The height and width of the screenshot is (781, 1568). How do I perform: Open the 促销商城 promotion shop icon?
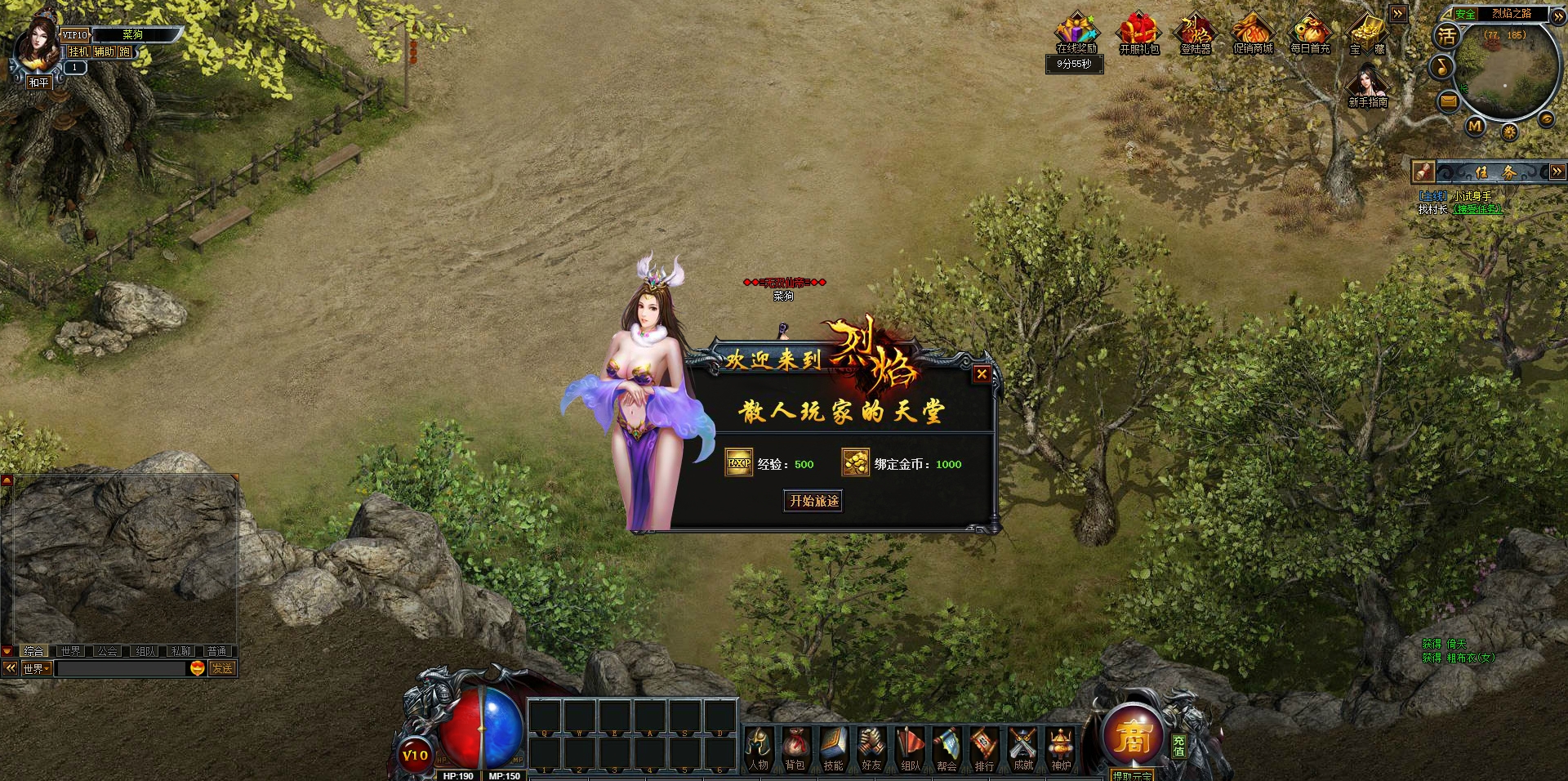(x=1253, y=33)
